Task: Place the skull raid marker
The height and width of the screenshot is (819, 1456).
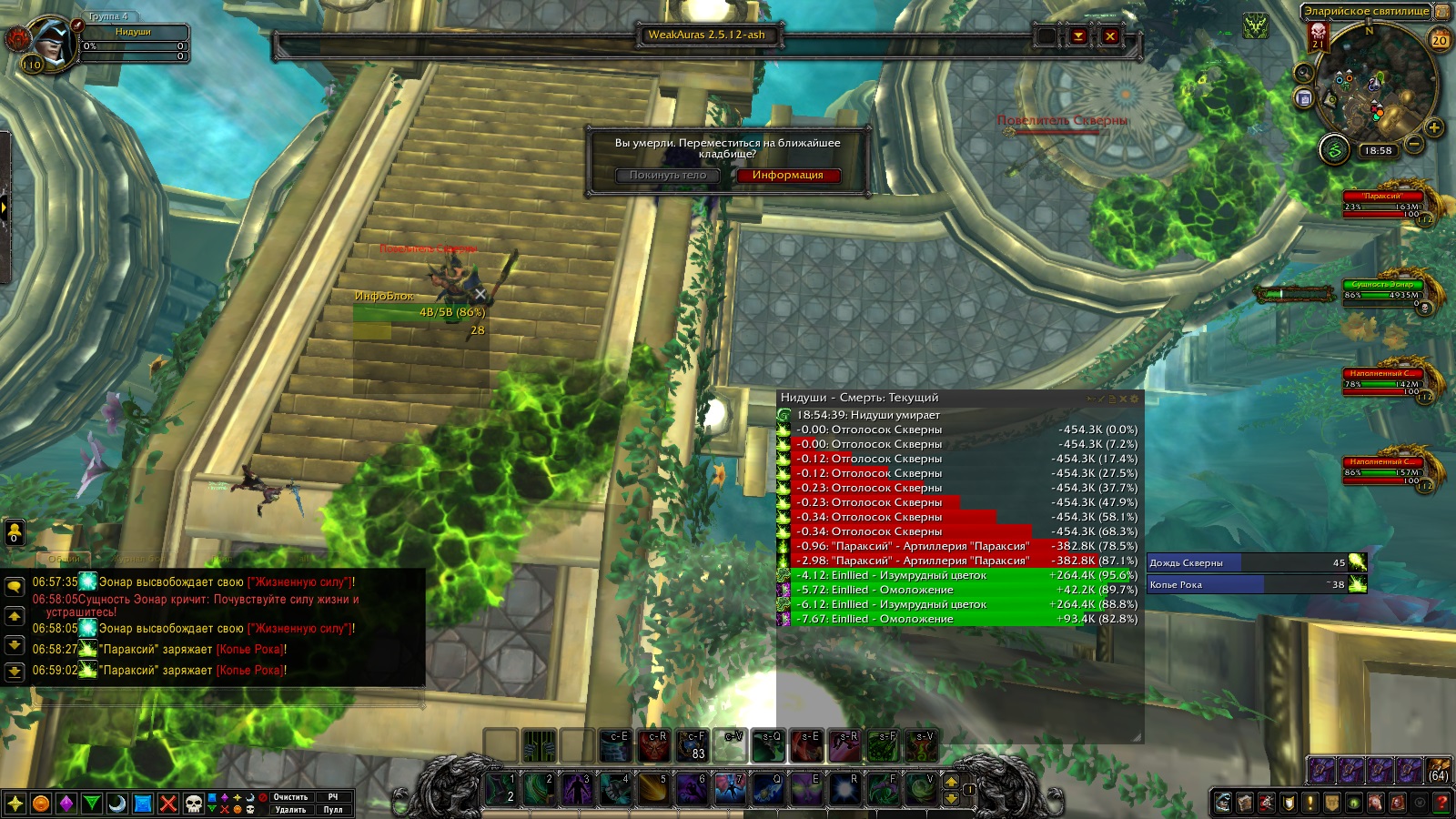Action: (x=194, y=804)
